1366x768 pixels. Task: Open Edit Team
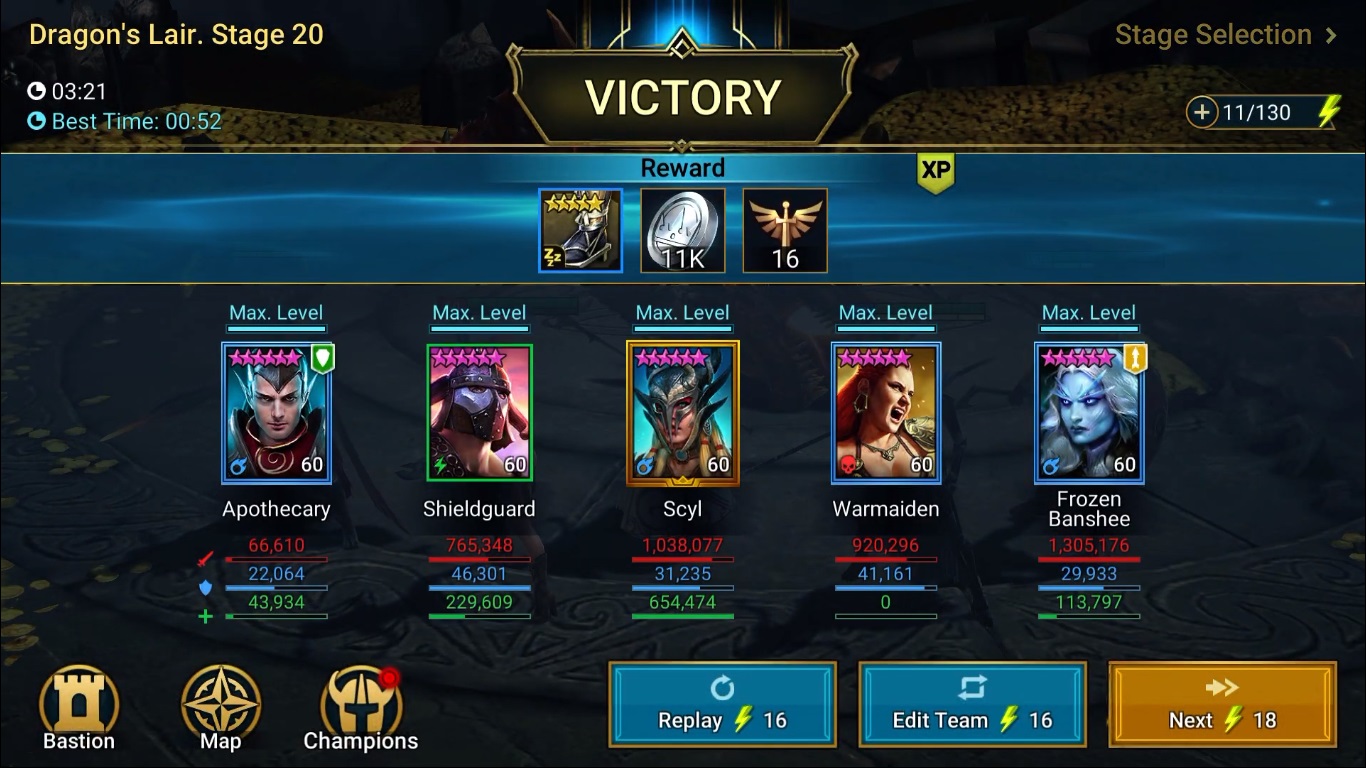(972, 704)
